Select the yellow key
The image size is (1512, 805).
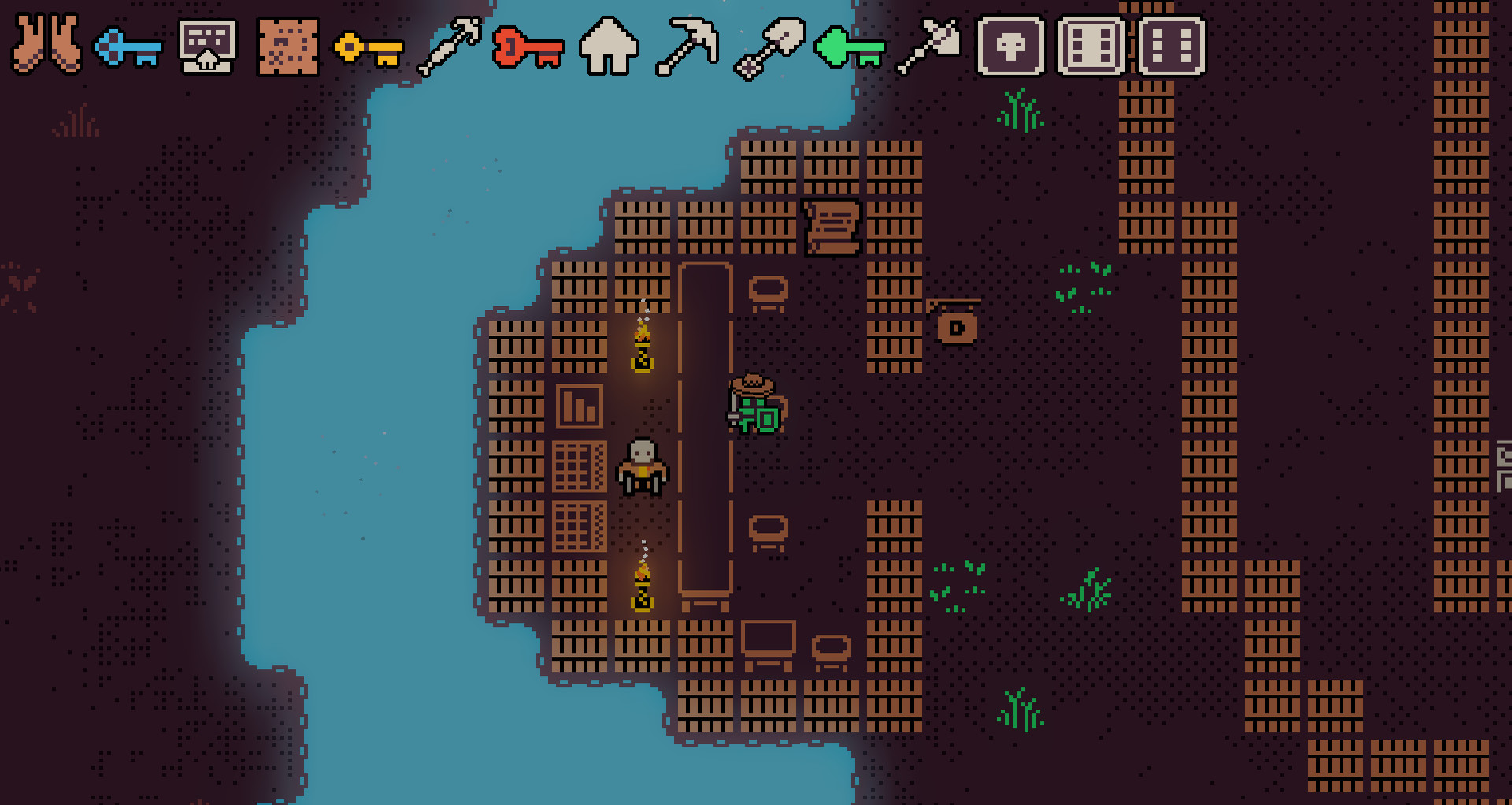point(369,49)
